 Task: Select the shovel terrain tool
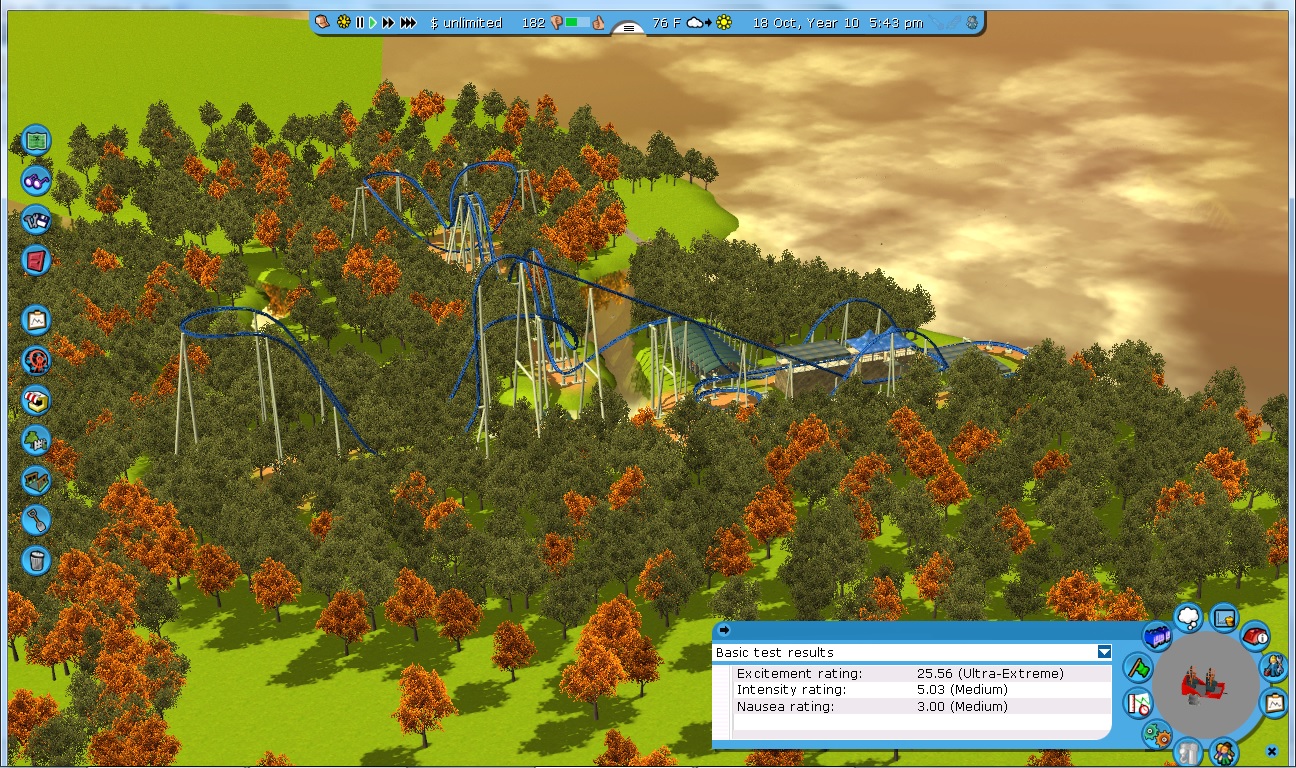tap(36, 520)
